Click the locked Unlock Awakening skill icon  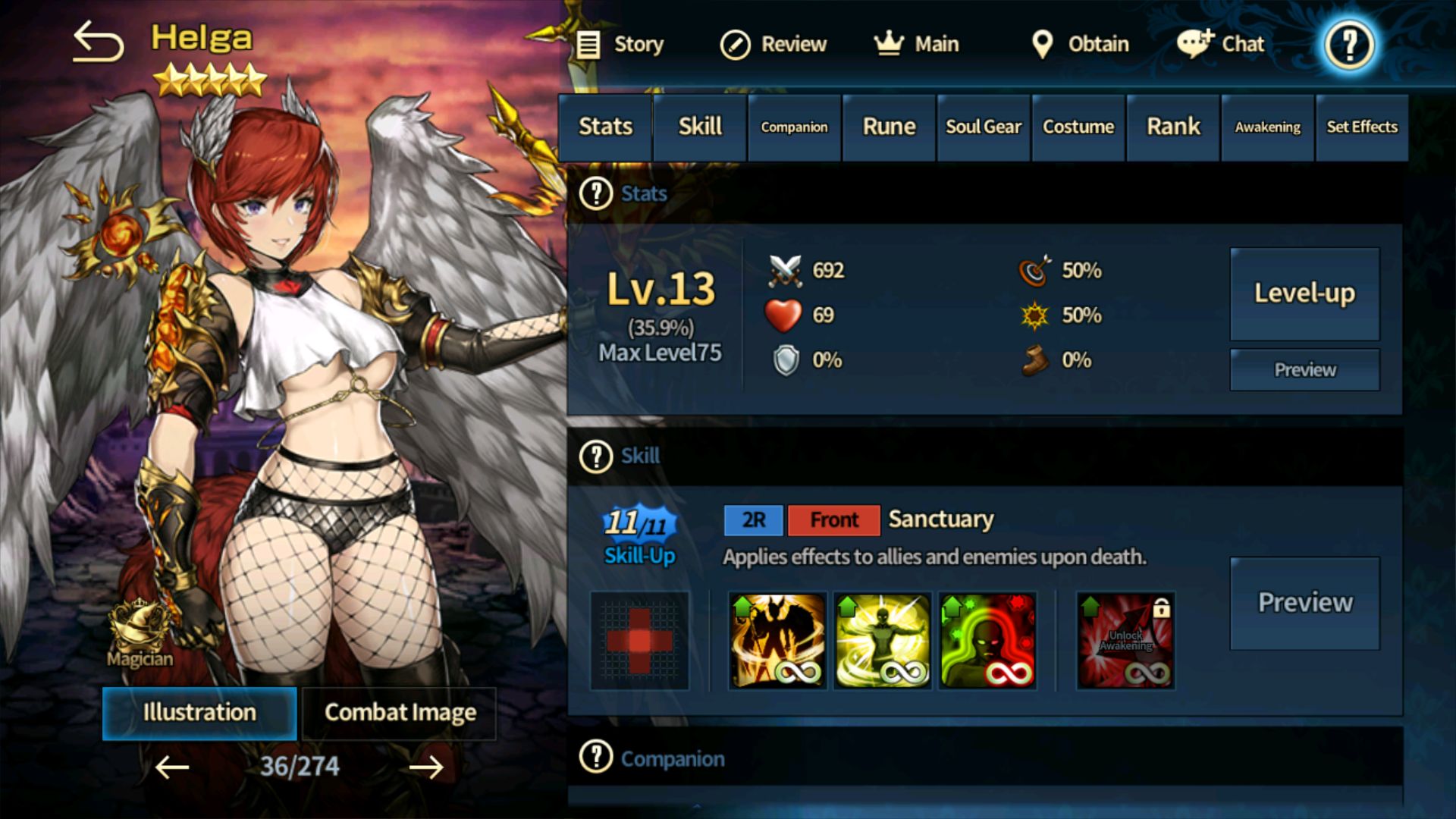coord(1125,641)
